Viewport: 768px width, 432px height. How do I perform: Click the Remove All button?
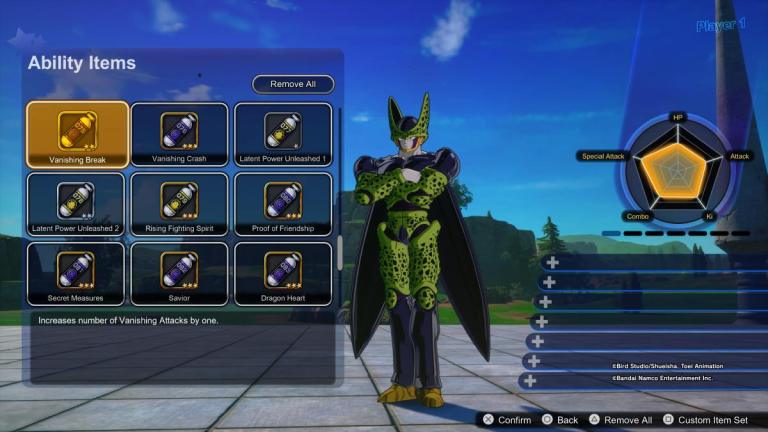click(x=293, y=84)
